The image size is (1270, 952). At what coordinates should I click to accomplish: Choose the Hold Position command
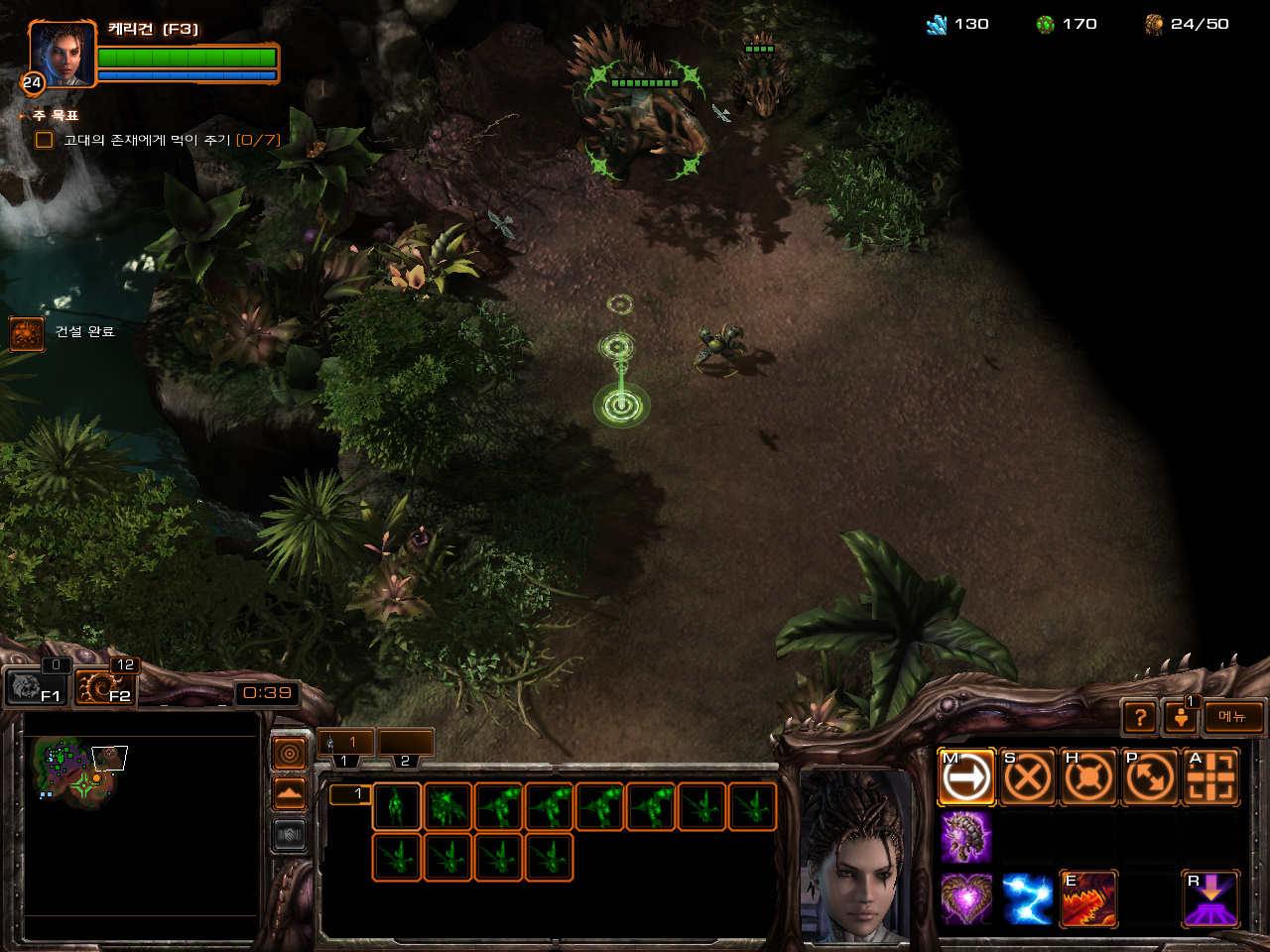pyautogui.click(x=1088, y=777)
